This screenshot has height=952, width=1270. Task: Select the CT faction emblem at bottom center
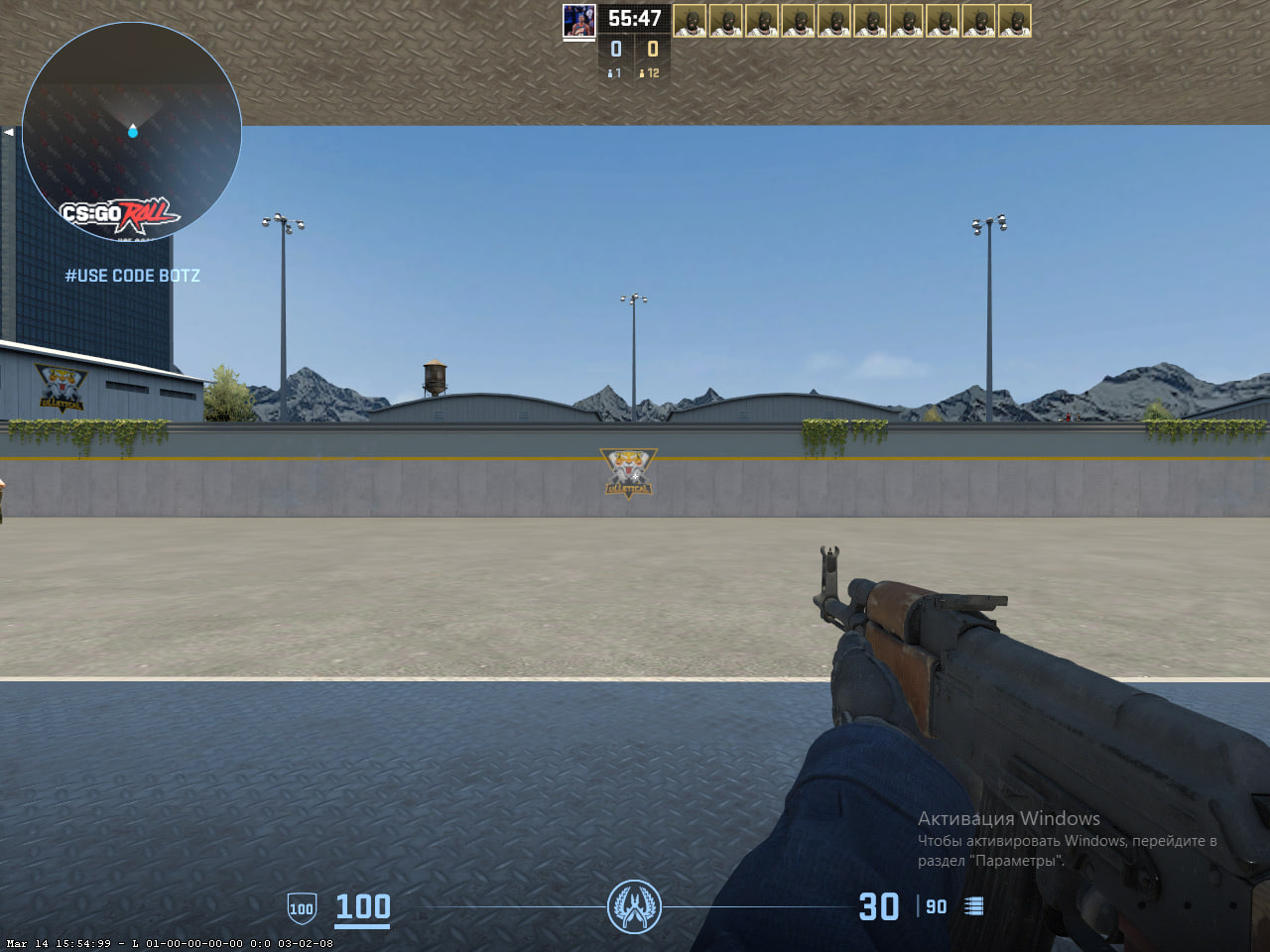[x=634, y=907]
